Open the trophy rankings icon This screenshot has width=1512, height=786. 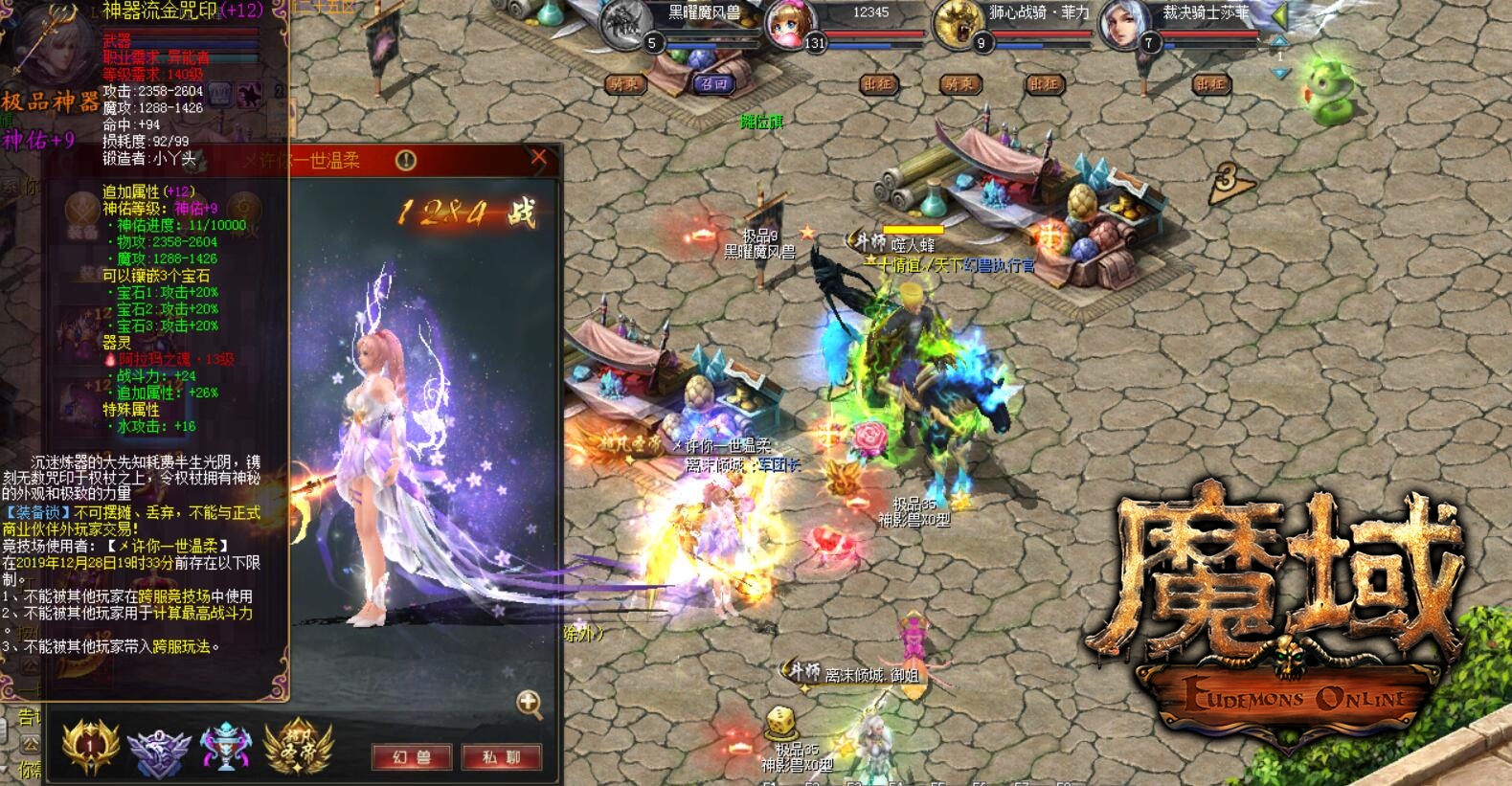(225, 747)
